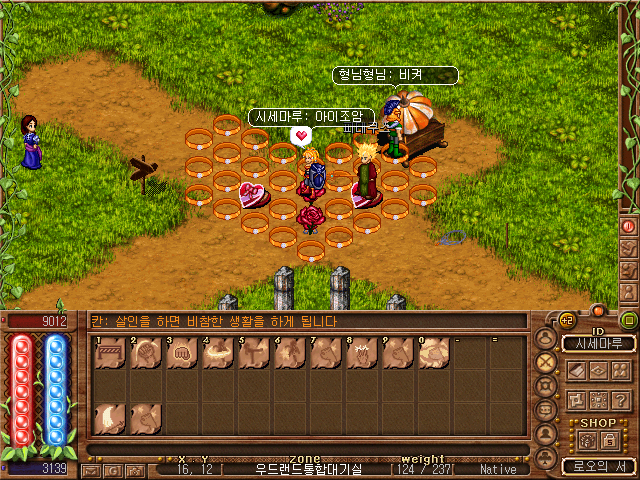This screenshot has height=480, width=640.
Task: Toggle the green square button
Action: point(628,321)
